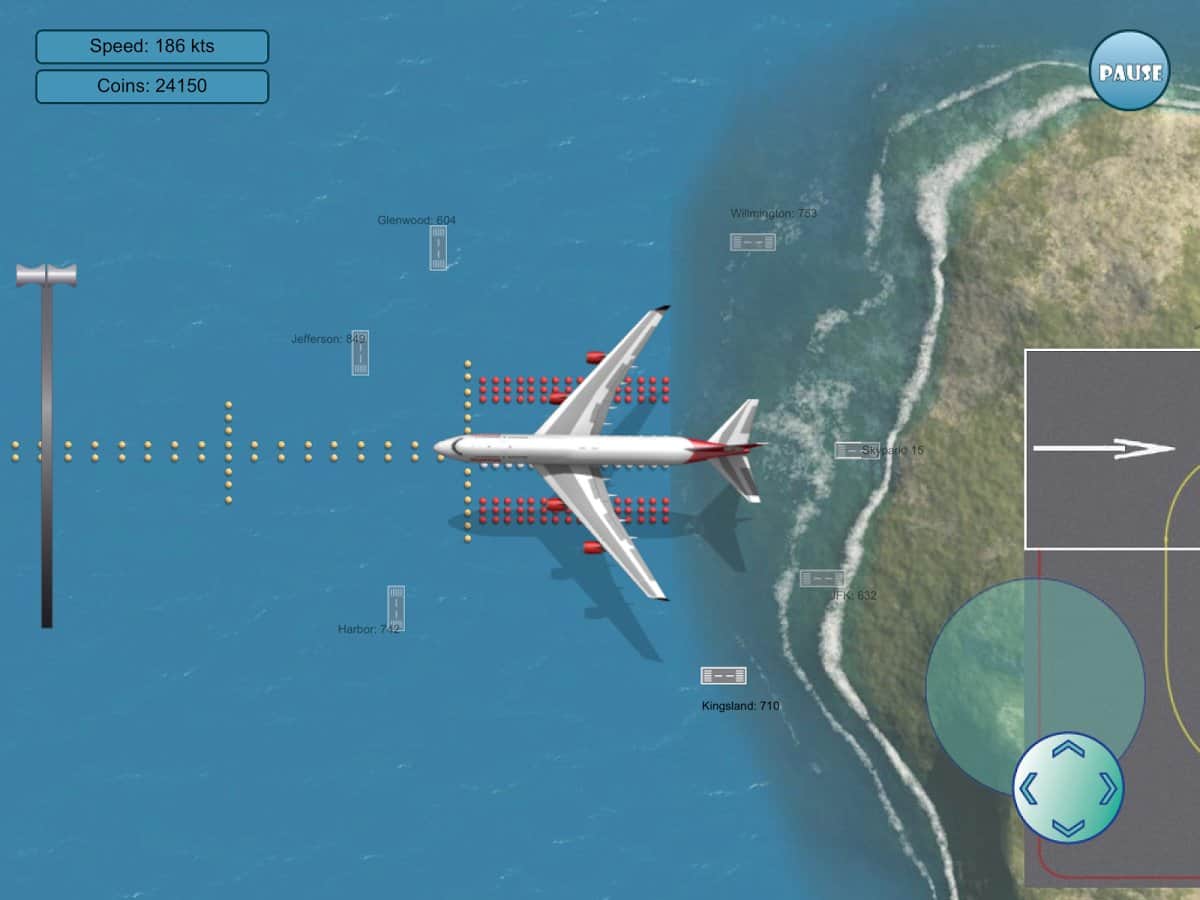Choose the Kingsland airport marker

point(723,675)
